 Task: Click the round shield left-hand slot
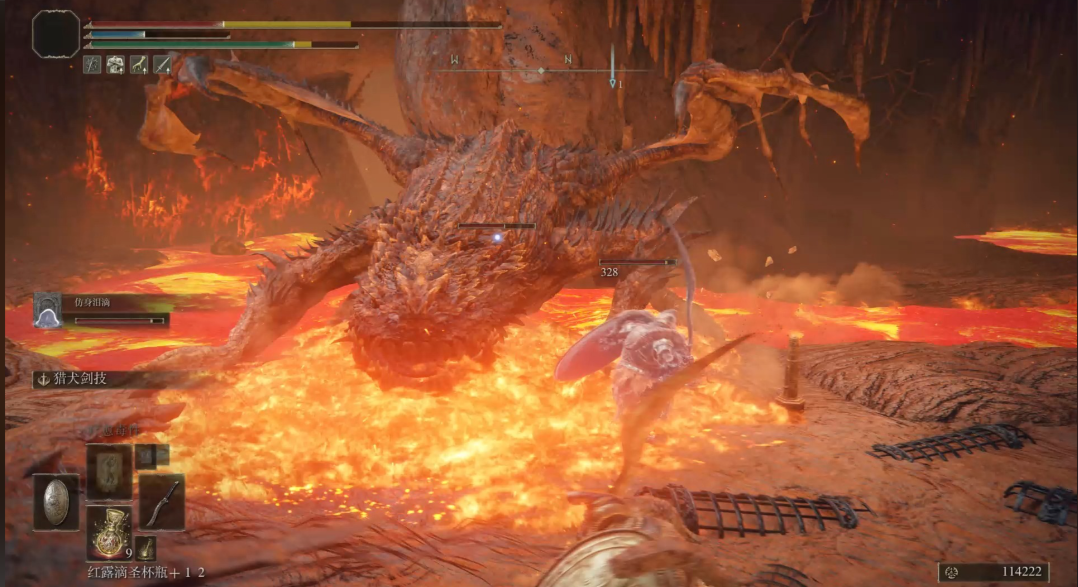pyautogui.click(x=56, y=502)
